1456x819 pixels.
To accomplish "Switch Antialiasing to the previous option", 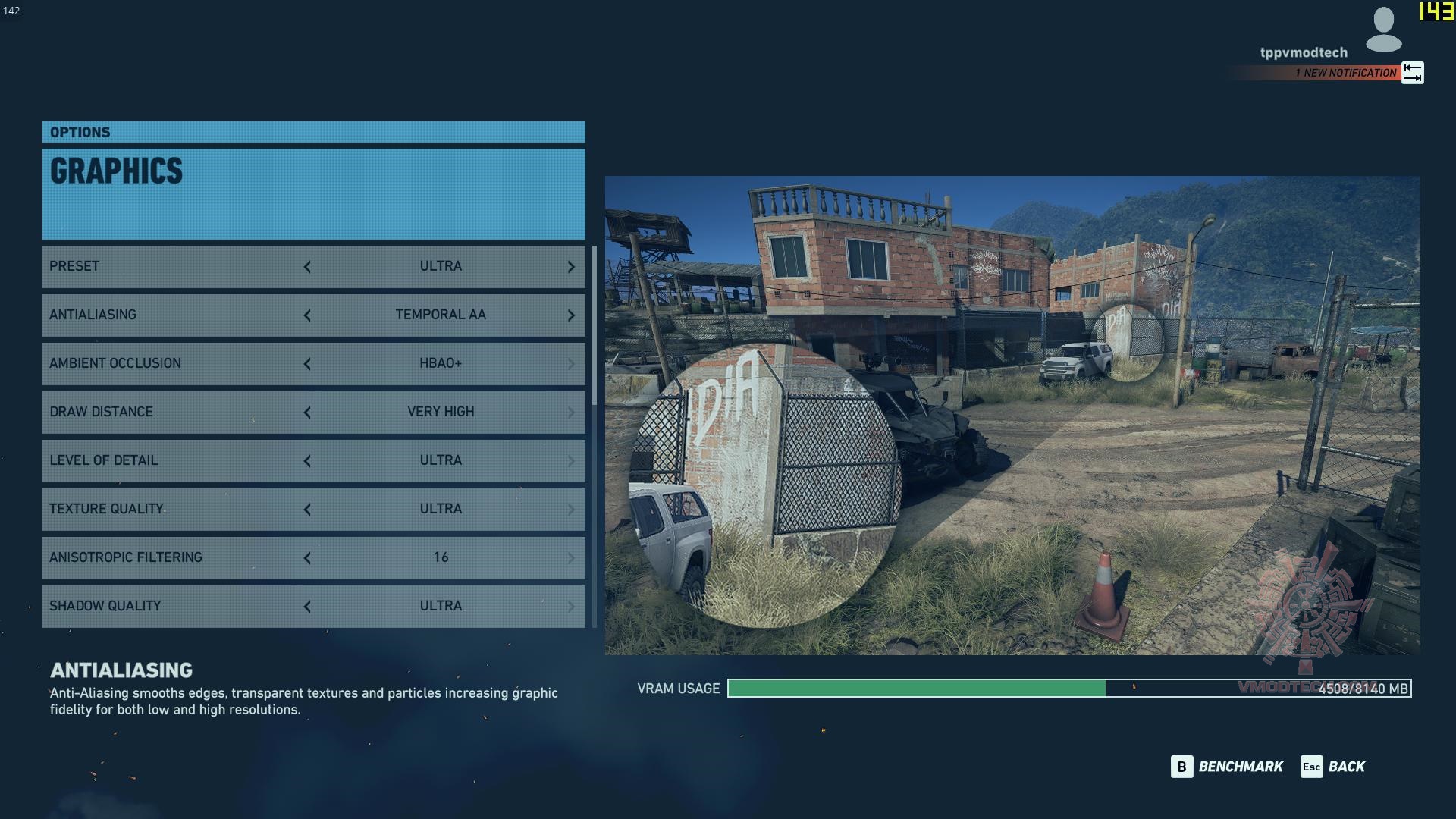I will coord(307,315).
